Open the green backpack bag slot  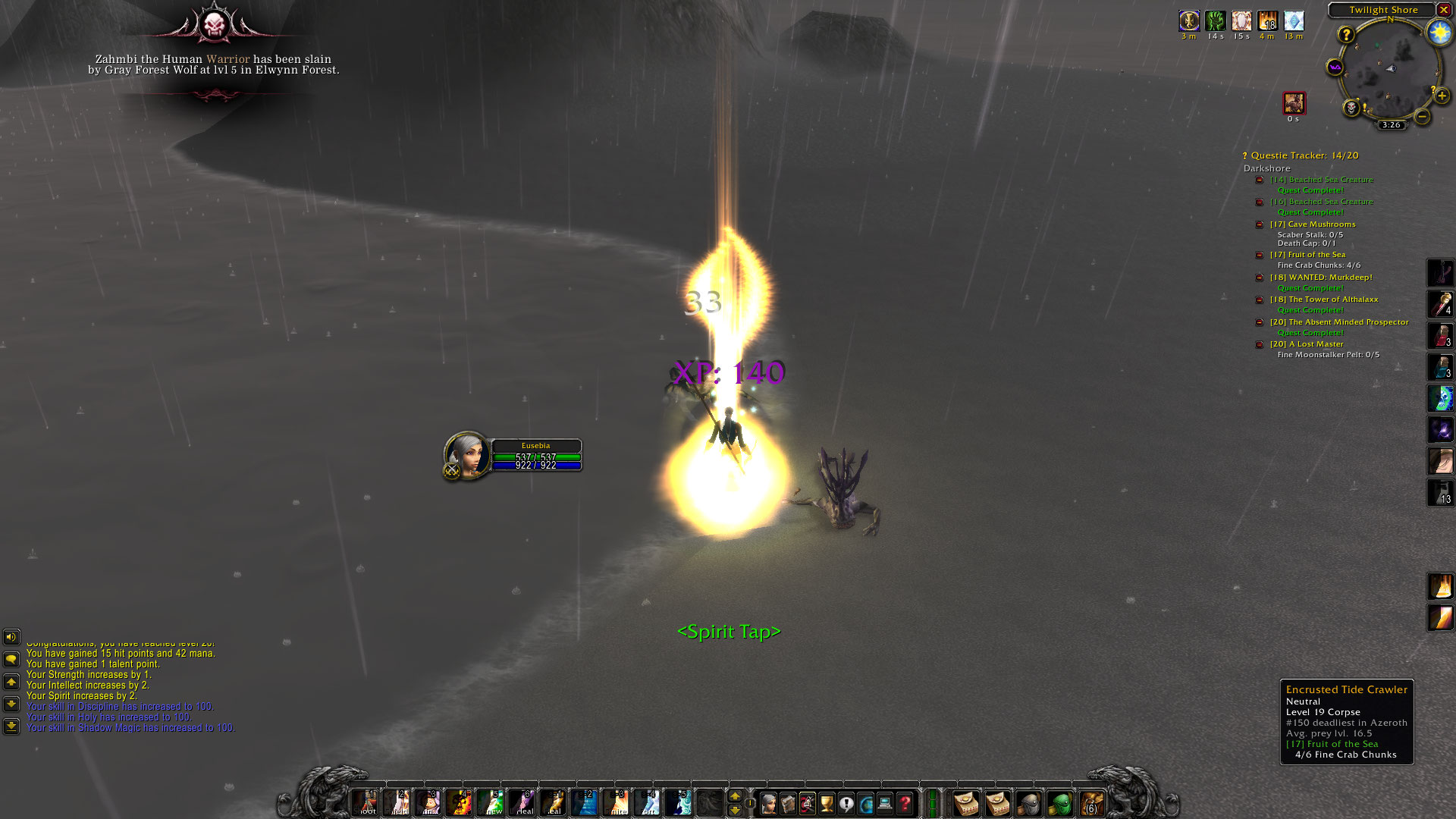[1060, 802]
